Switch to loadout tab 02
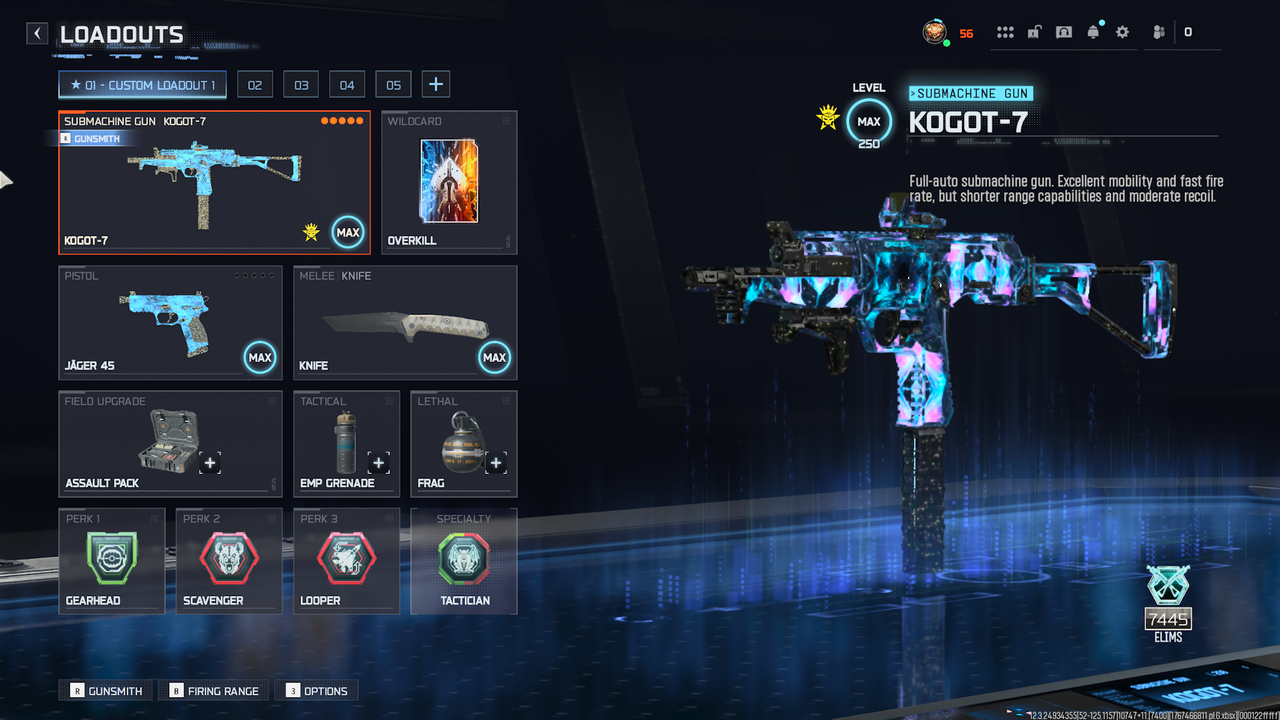 [255, 85]
